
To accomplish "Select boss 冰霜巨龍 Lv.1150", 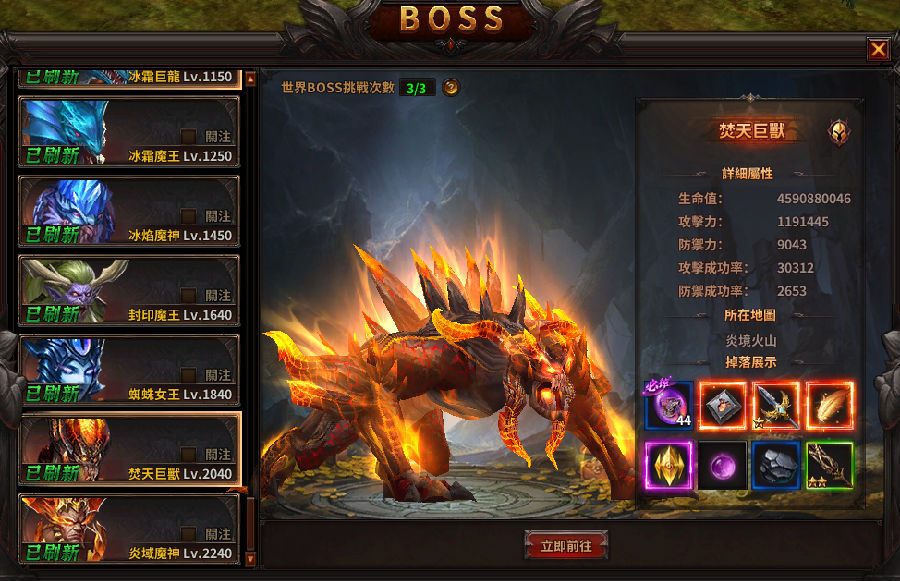I will [x=130, y=76].
